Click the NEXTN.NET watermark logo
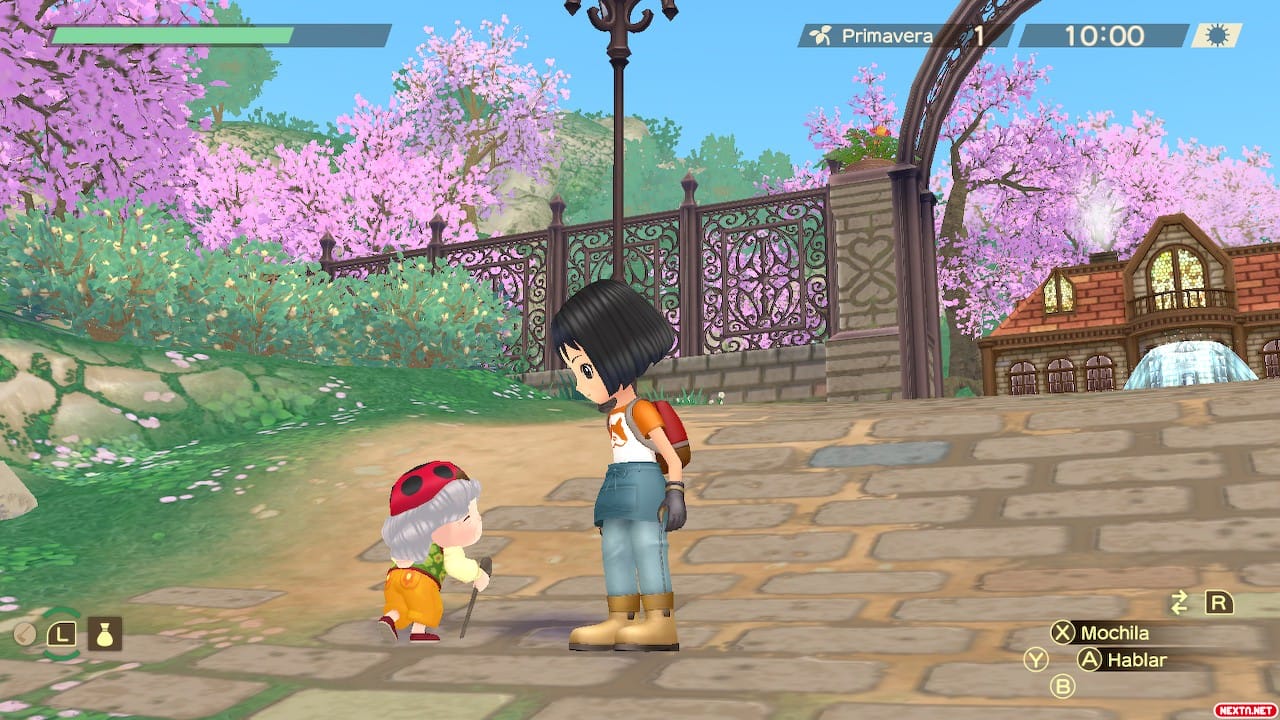This screenshot has height=720, width=1280. 1244,709
